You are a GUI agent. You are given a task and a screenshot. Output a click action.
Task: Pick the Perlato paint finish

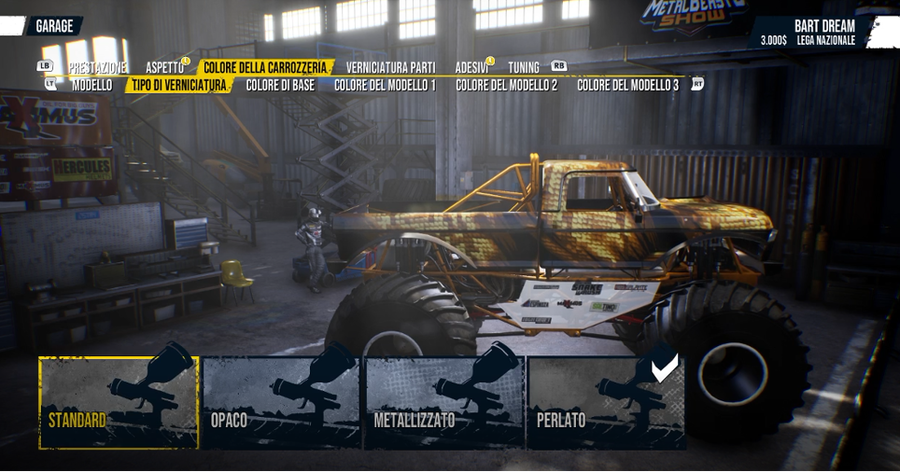click(x=606, y=402)
